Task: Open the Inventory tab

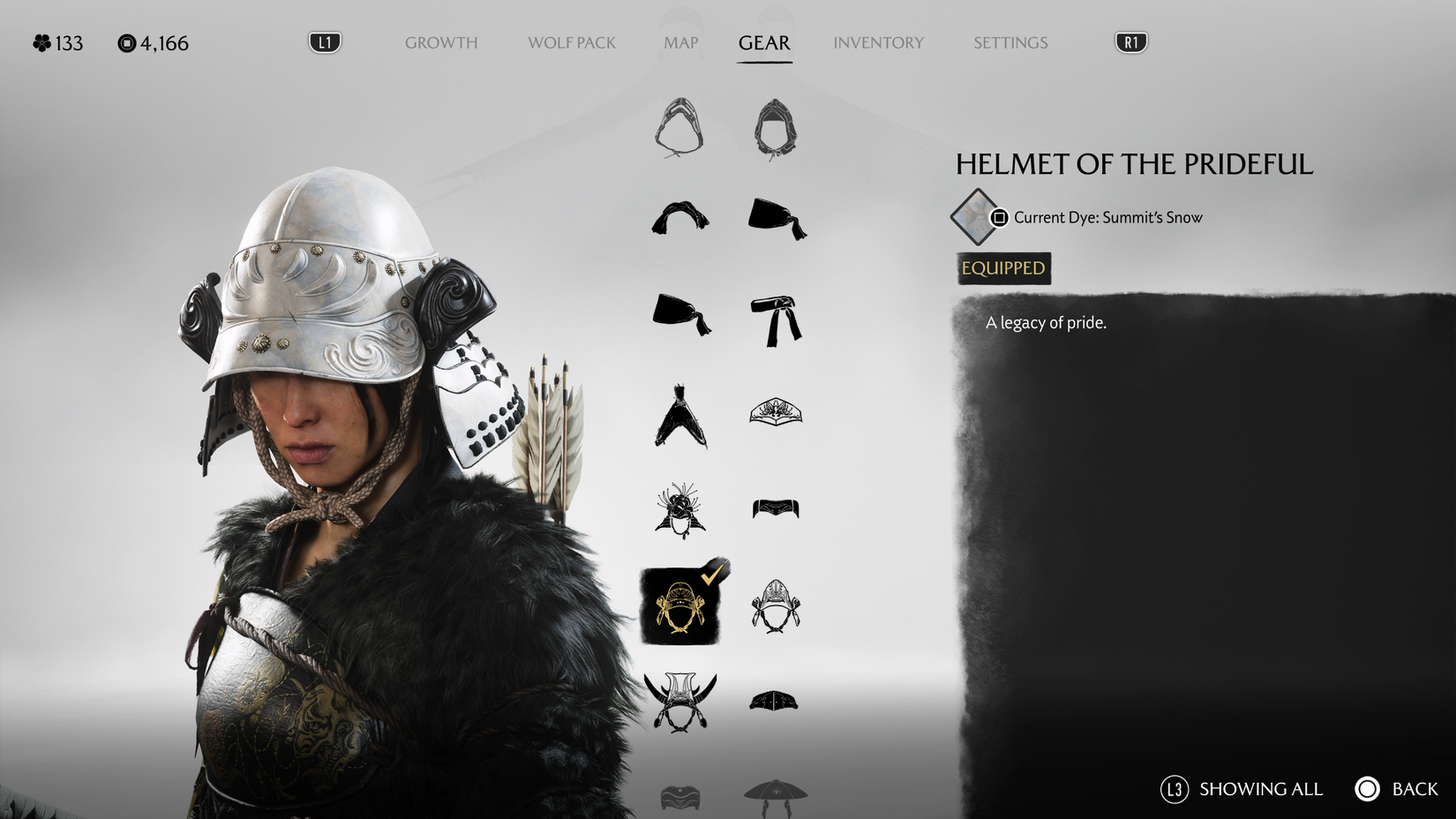Action: 878,42
